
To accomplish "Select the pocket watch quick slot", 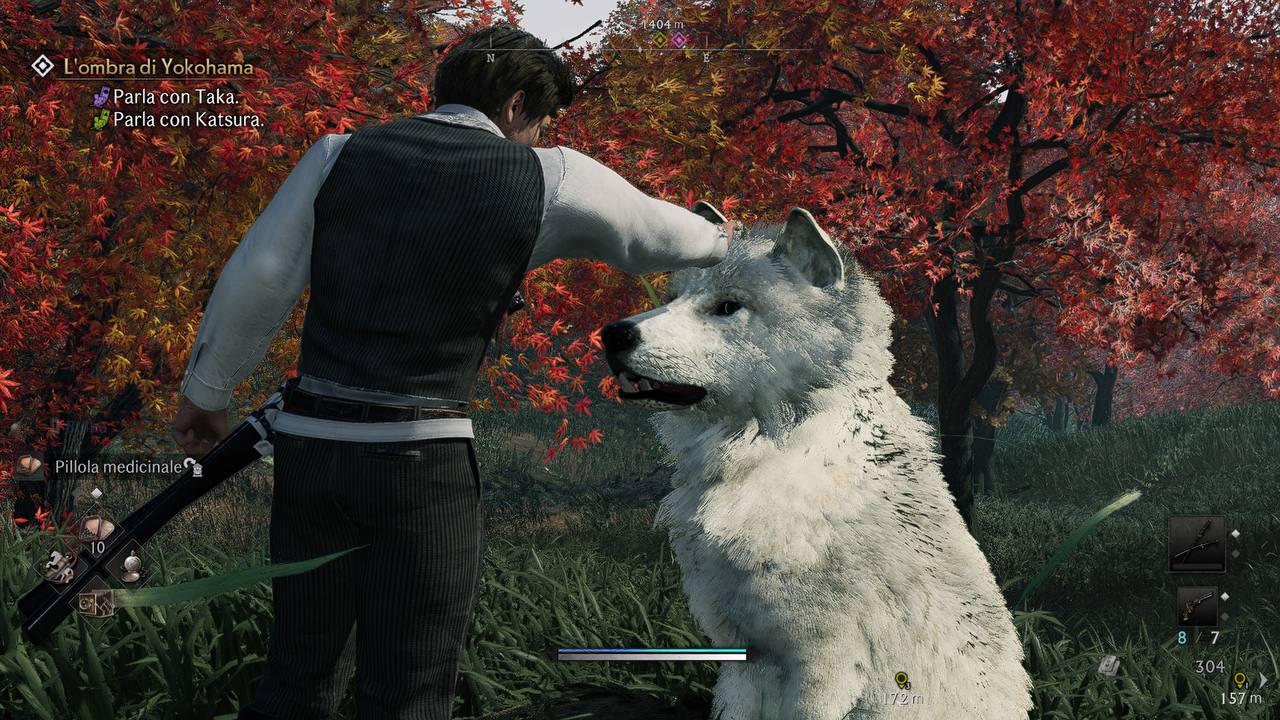I will (x=131, y=566).
